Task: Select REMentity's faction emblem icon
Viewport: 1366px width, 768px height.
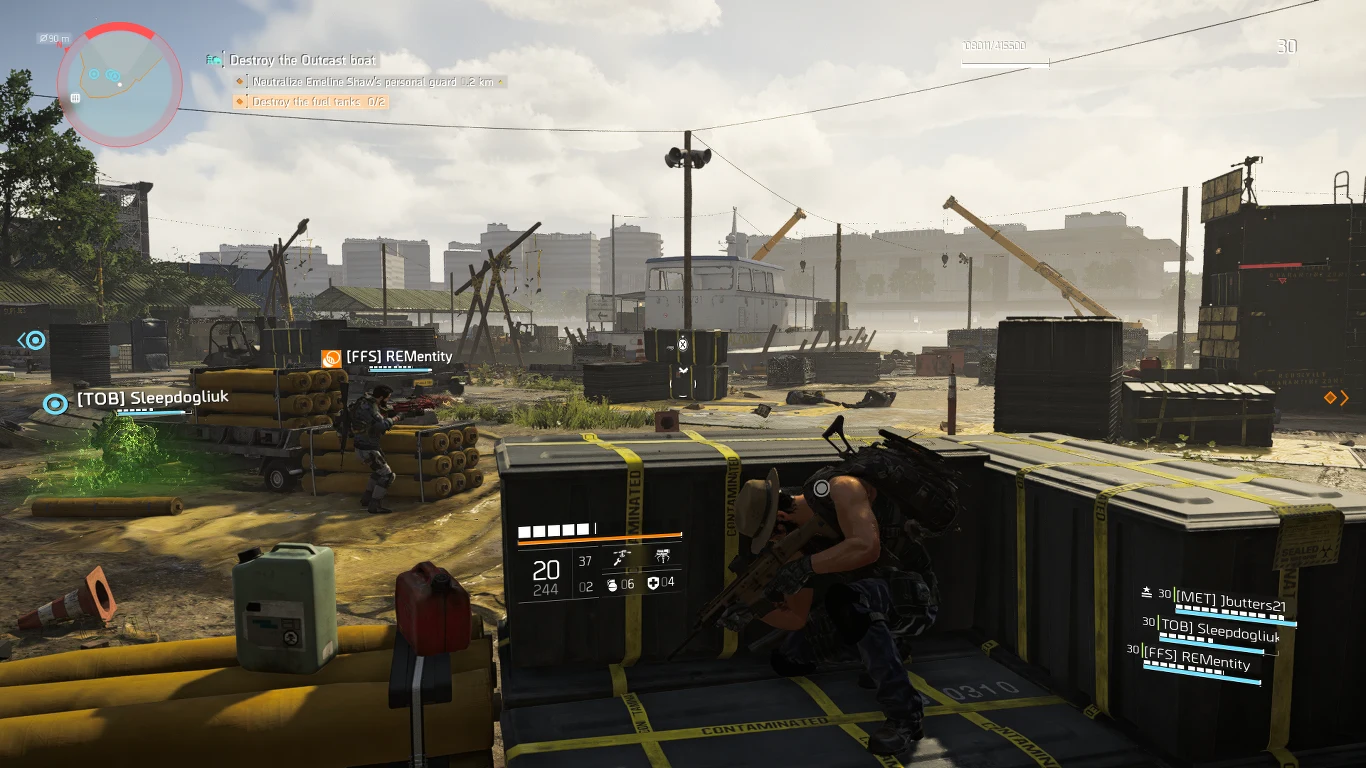Action: click(x=331, y=357)
